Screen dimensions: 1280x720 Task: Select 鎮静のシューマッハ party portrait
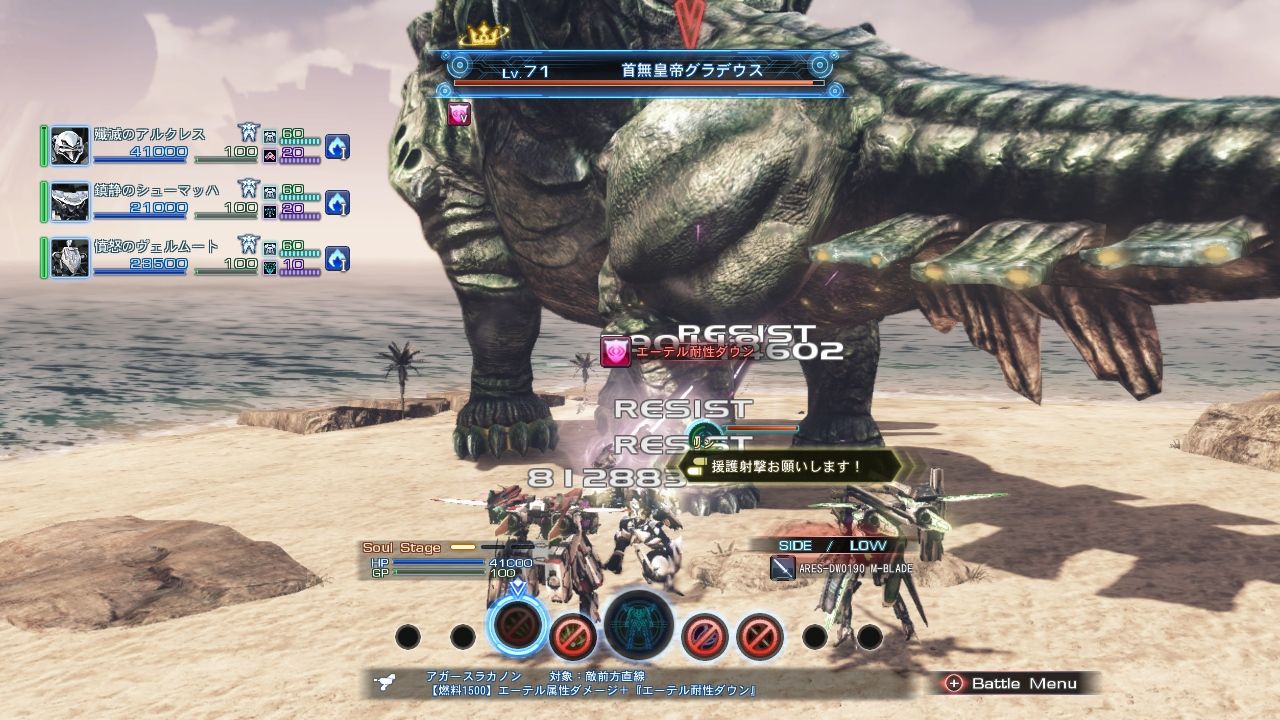click(70, 202)
